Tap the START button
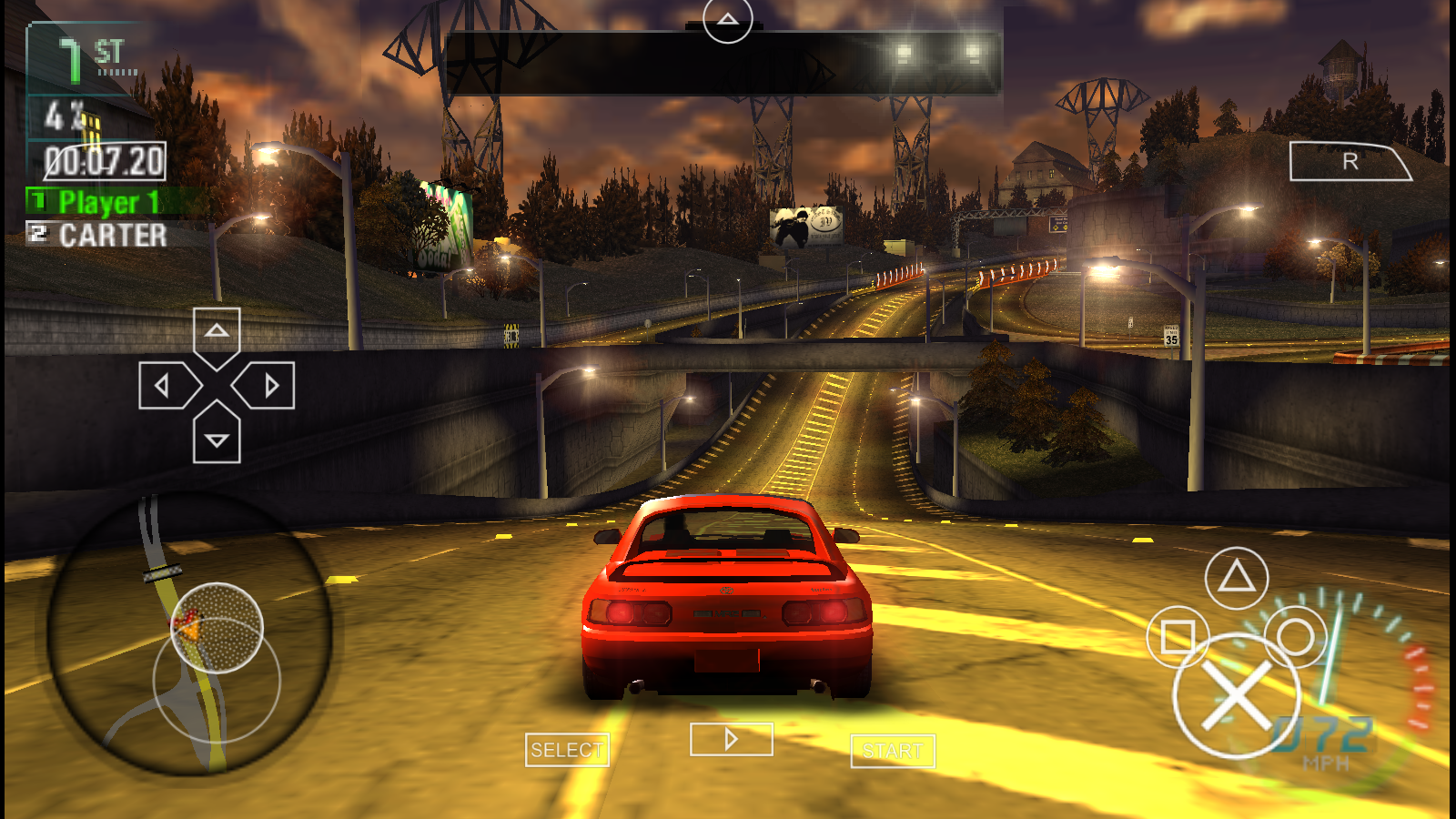This screenshot has height=819, width=1456. 893,751
